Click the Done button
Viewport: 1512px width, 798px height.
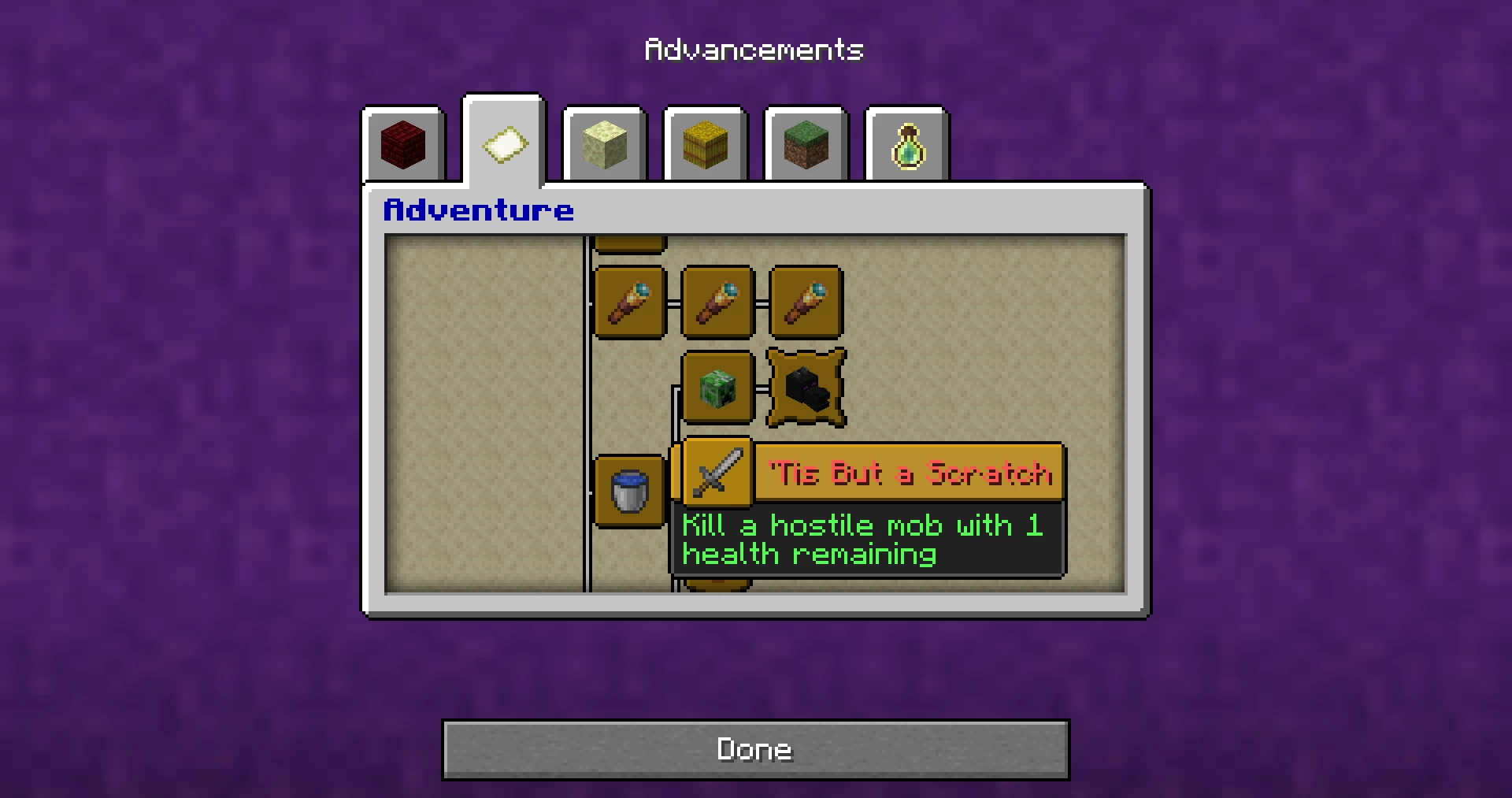[755, 749]
